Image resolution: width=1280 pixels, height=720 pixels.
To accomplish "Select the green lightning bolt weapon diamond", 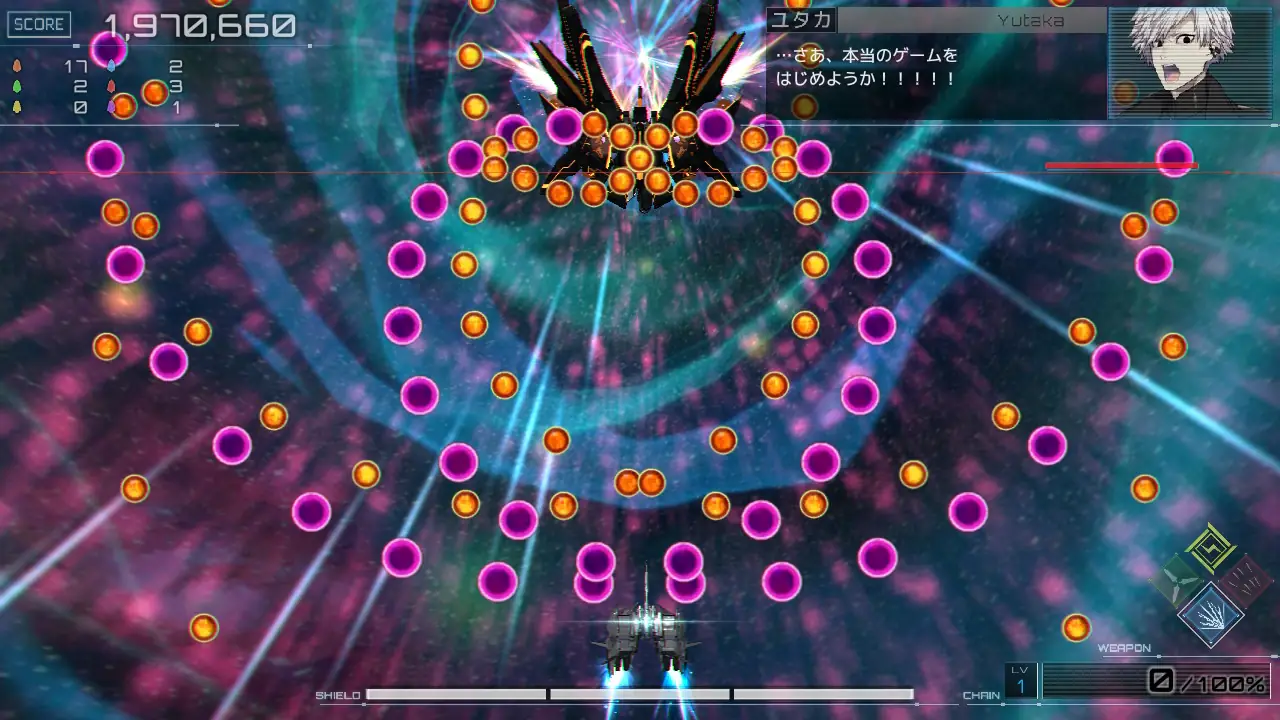I will pyautogui.click(x=1211, y=547).
